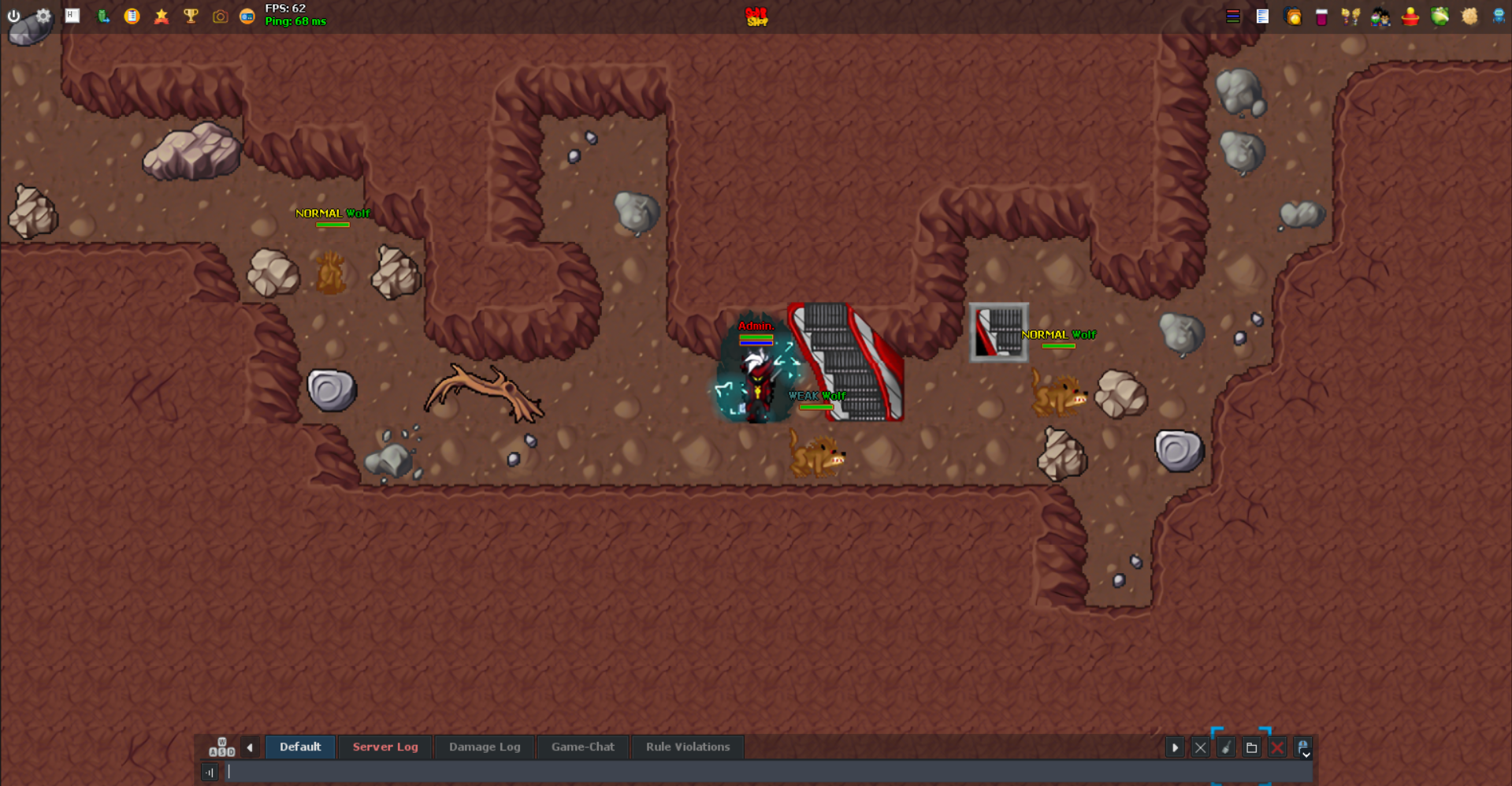The height and width of the screenshot is (786, 1512).
Task: Open the Damage Log tab
Action: pos(485,747)
